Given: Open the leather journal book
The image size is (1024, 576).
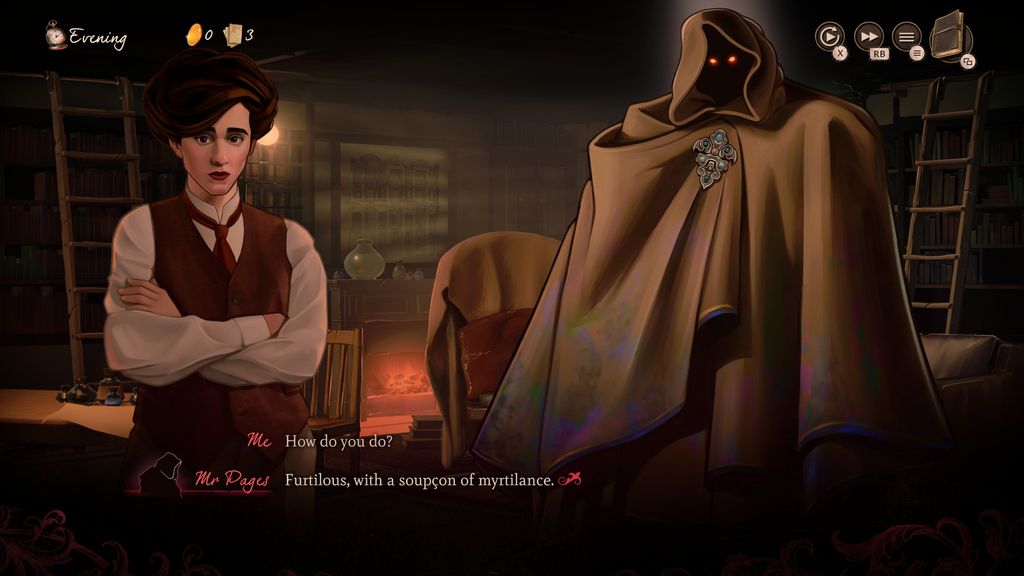Looking at the screenshot, I should (950, 37).
